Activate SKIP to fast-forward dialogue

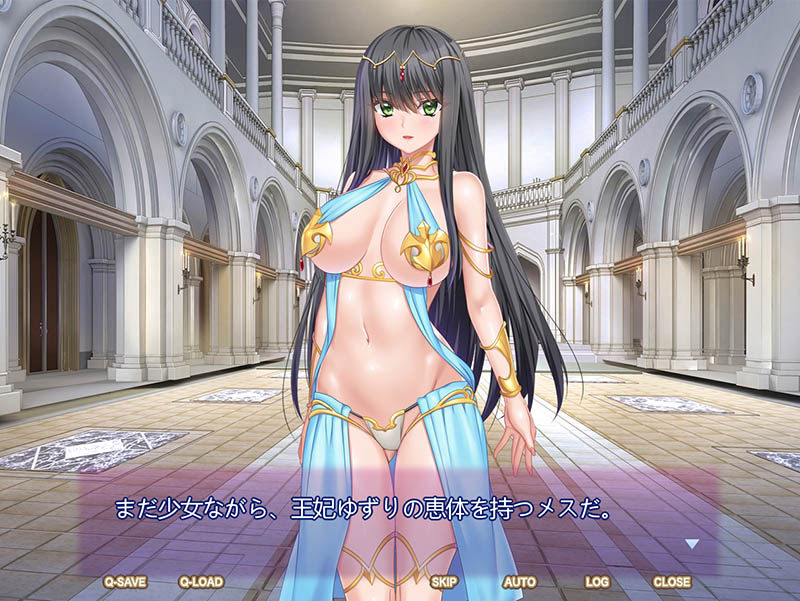coord(444,581)
